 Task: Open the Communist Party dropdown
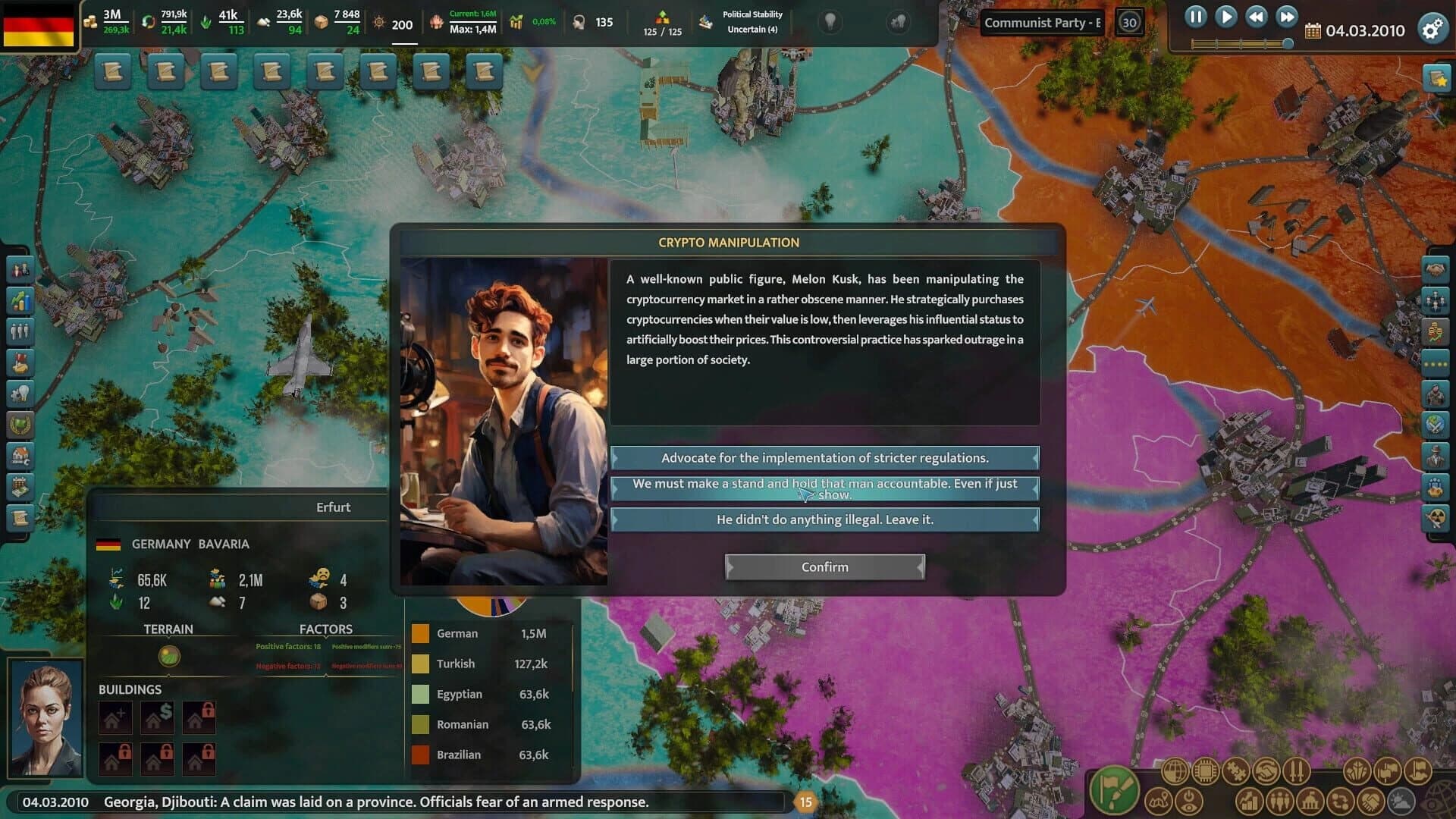(x=1042, y=23)
